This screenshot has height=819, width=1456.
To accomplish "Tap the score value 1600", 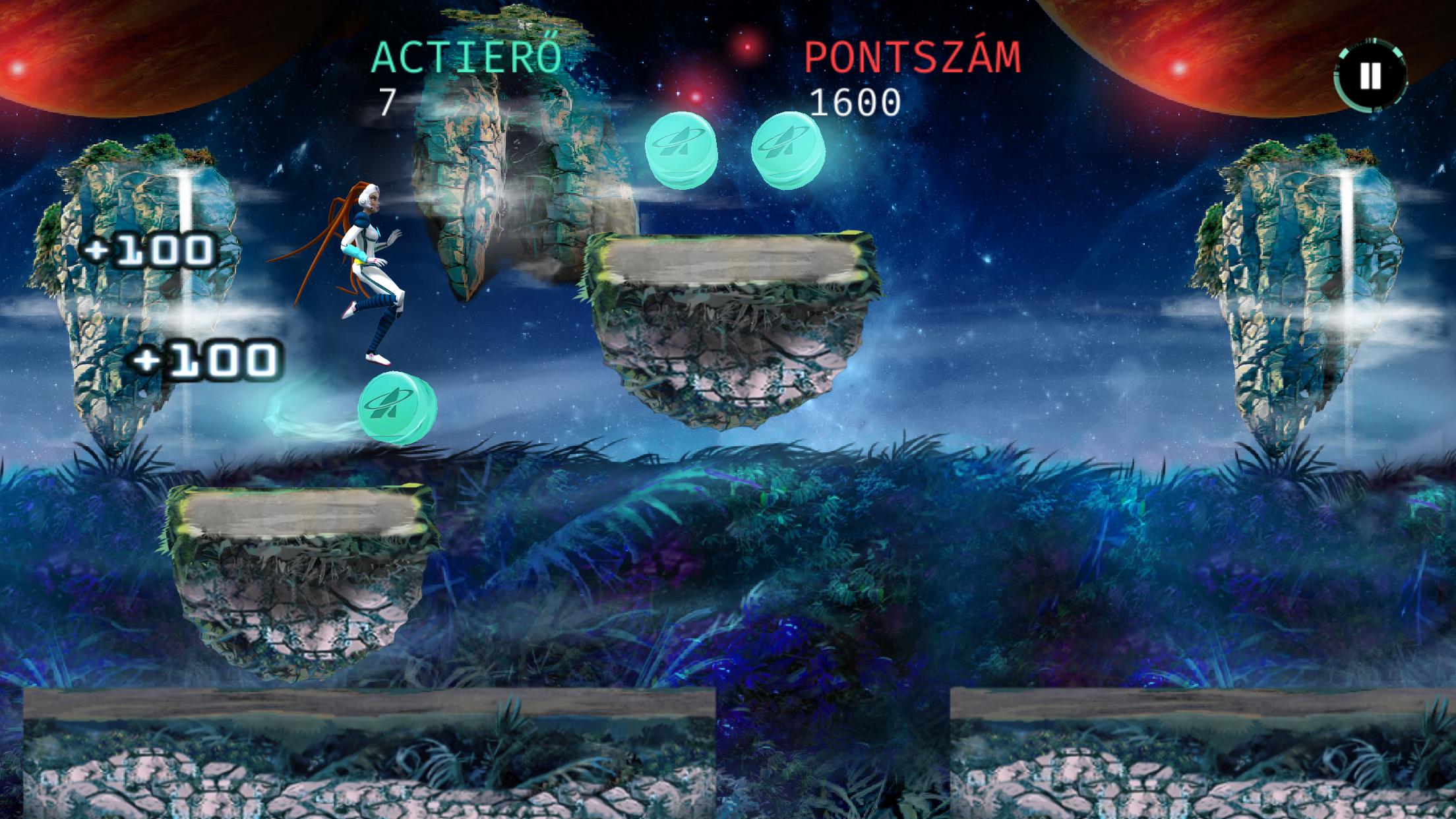I will (857, 102).
